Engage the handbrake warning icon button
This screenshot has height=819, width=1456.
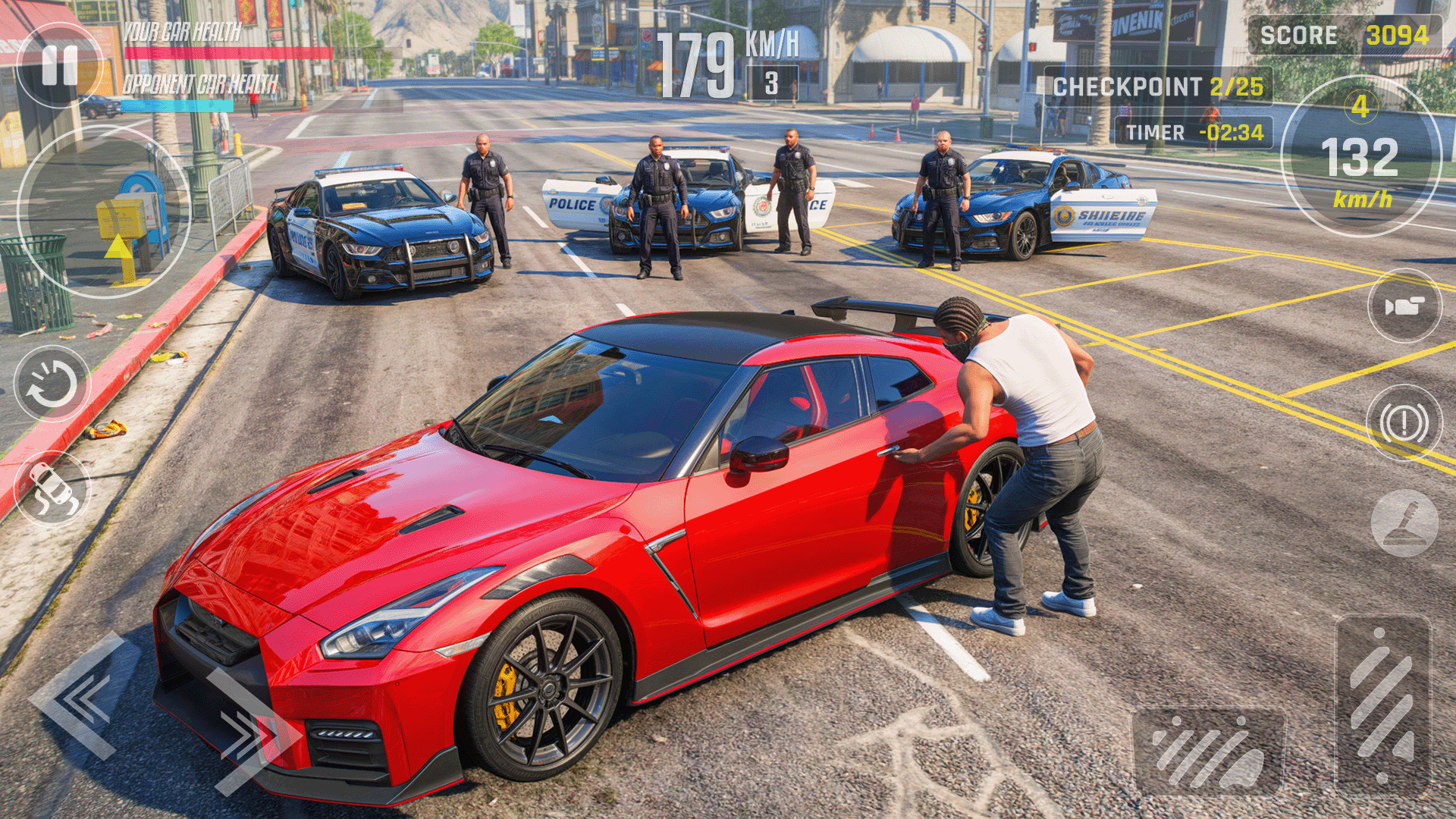point(1404,422)
